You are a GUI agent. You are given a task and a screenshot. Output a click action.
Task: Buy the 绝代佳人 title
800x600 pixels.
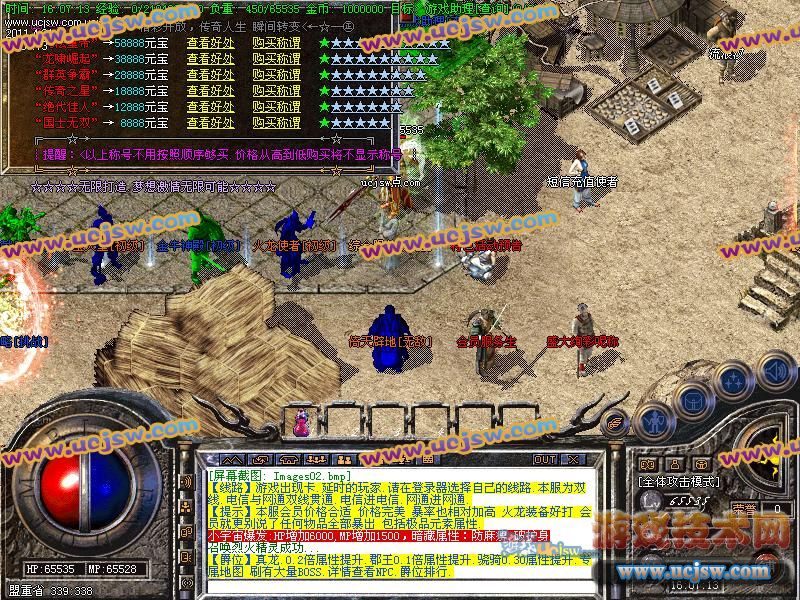pyautogui.click(x=276, y=106)
